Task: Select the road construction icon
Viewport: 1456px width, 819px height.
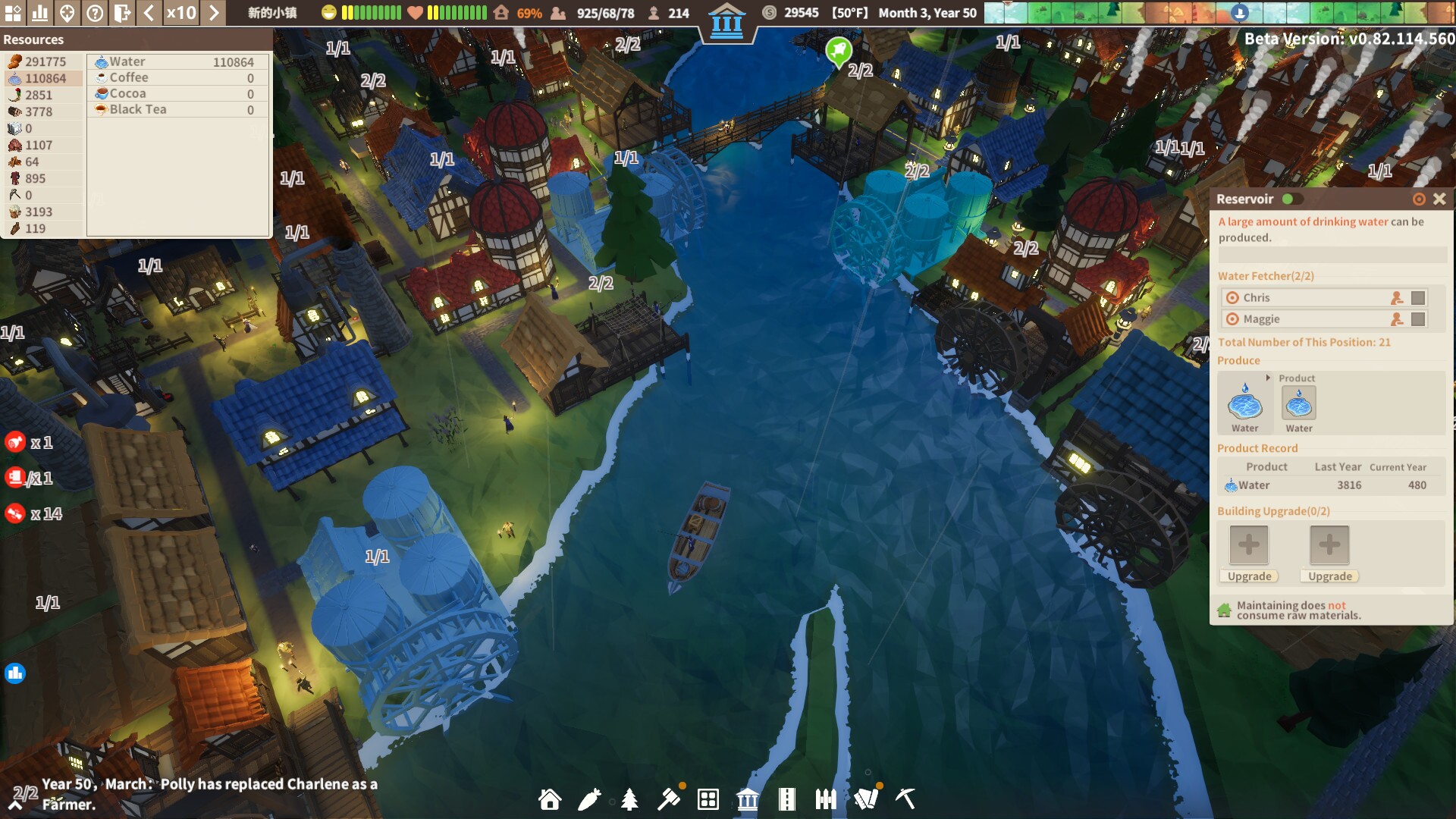Action: tap(786, 799)
